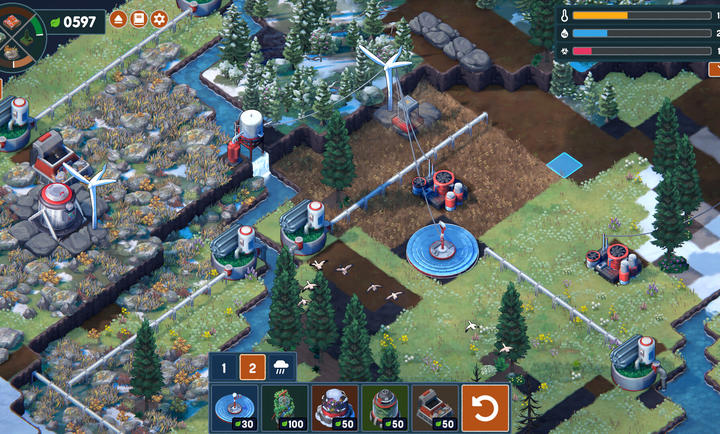Expand the orange button under the climate panel
The height and width of the screenshot is (434, 720).
click(x=713, y=69)
